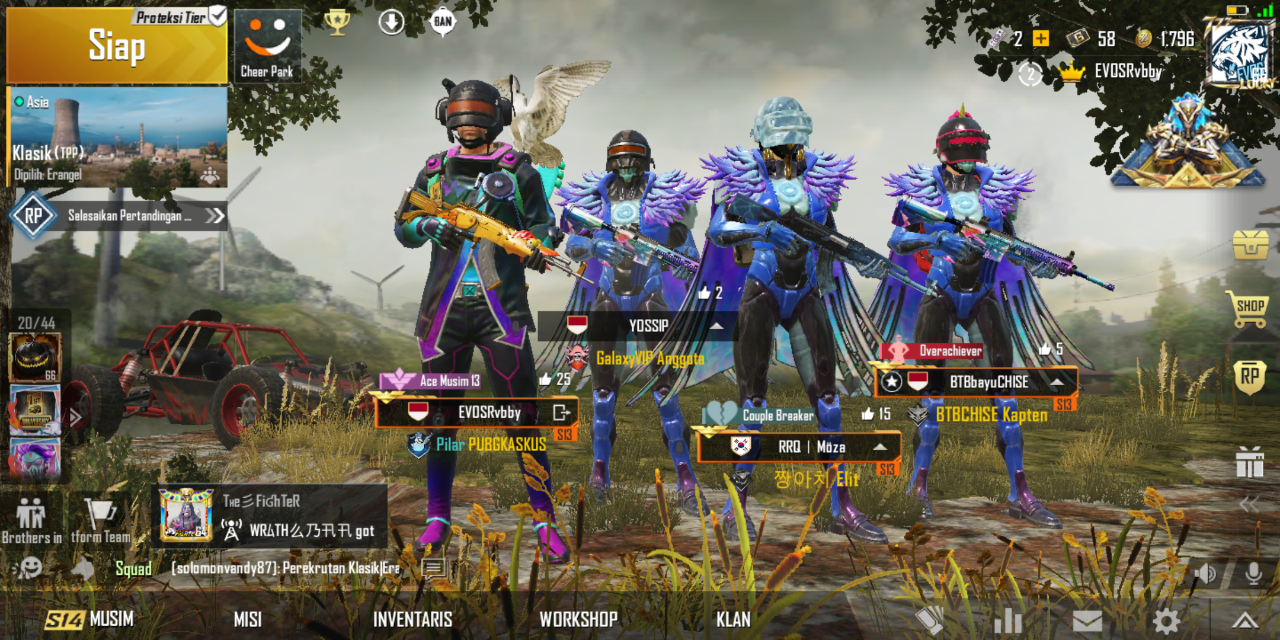Open the RP badge on the right
Viewport: 1280px width, 640px height.
1250,377
